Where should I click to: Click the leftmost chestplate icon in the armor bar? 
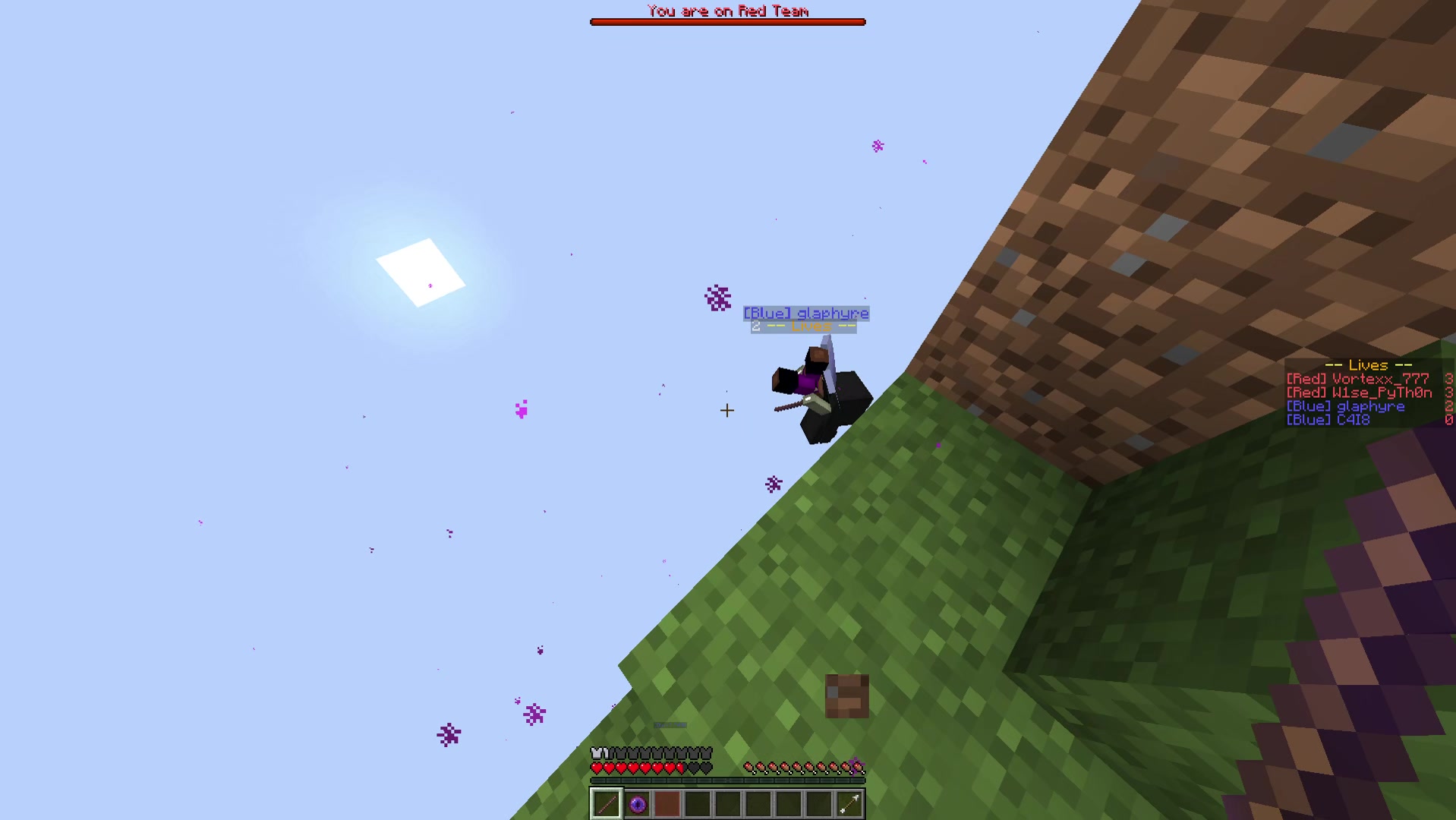point(597,752)
